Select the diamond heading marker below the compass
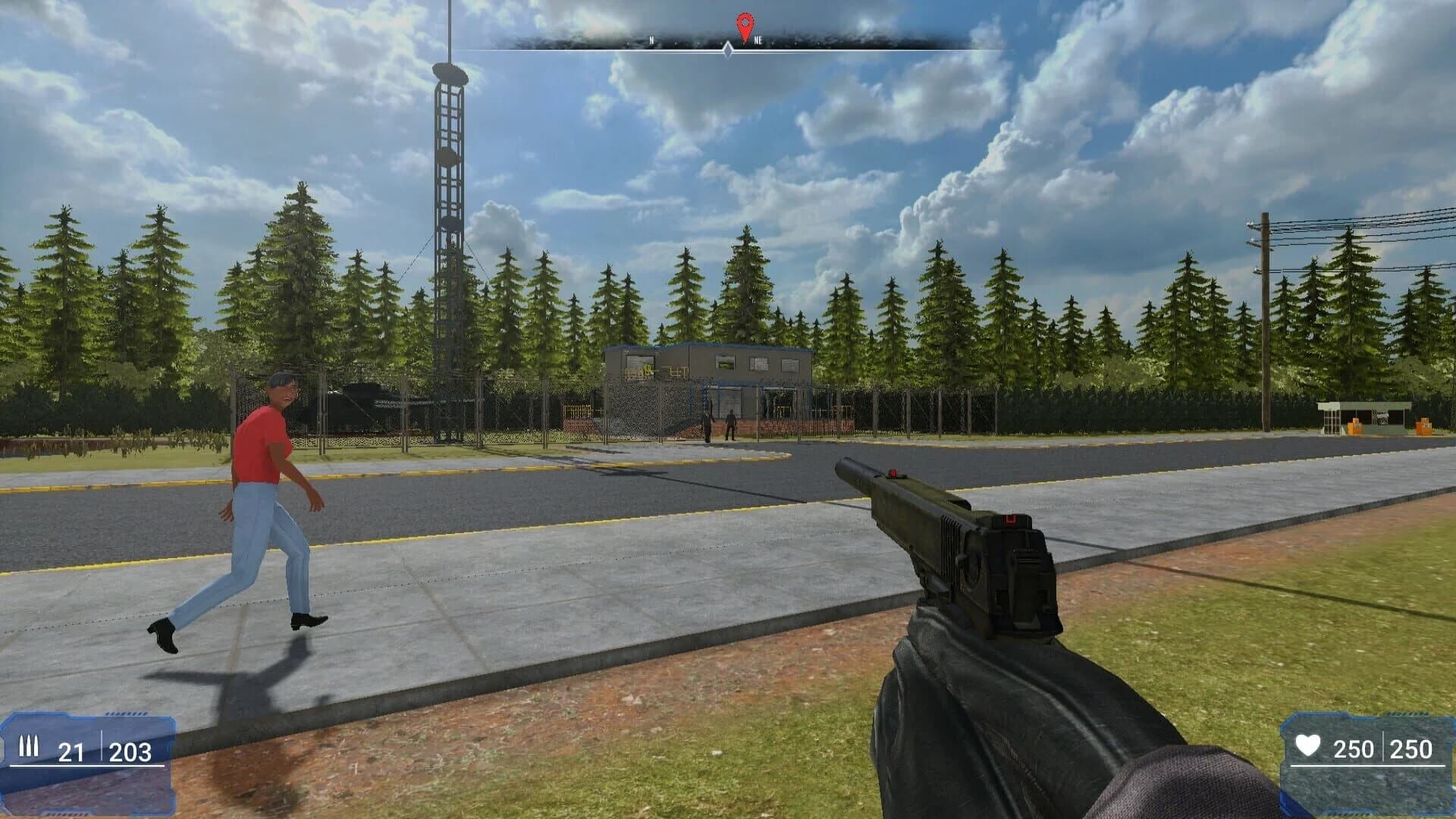Screen dimensions: 1456x819 [x=728, y=50]
